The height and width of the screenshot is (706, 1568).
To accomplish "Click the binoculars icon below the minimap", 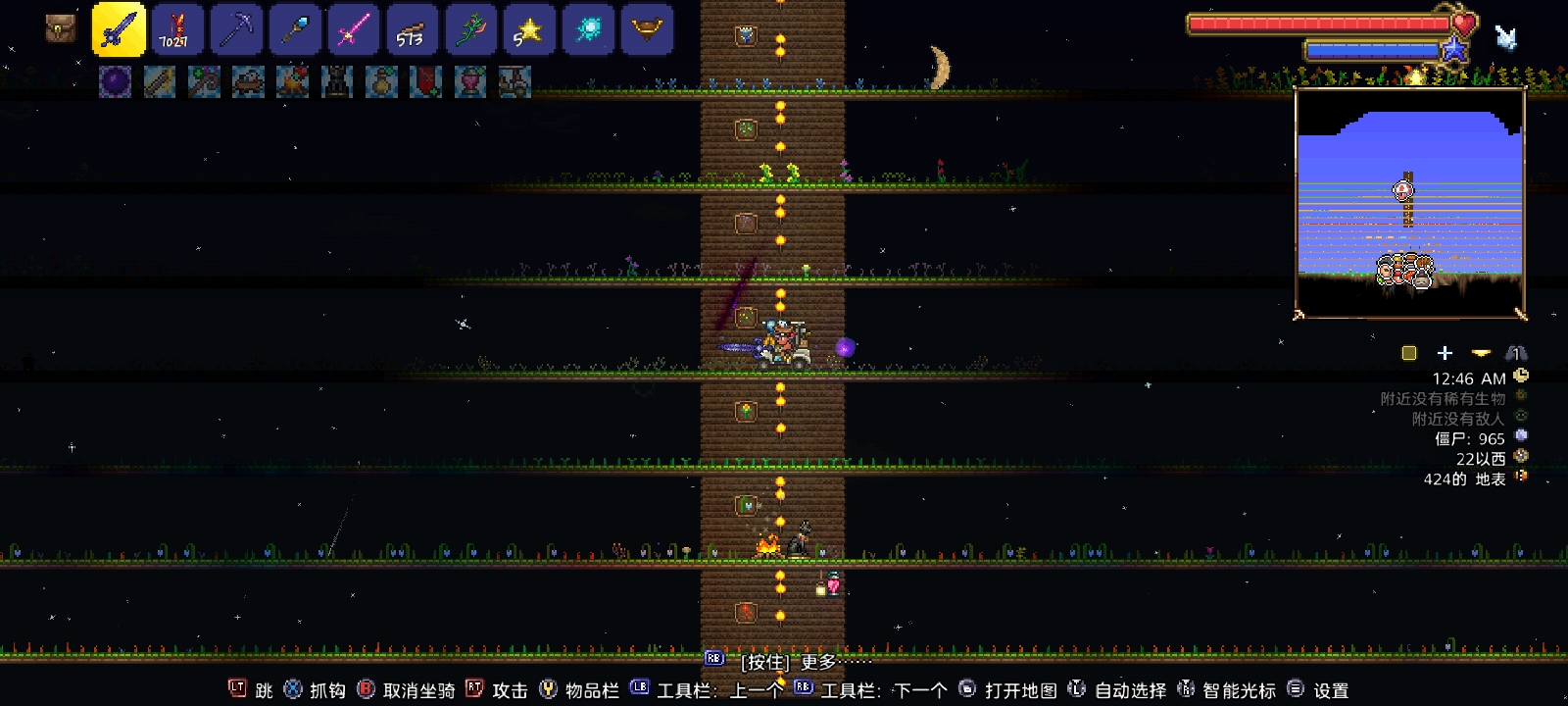I will [1516, 353].
